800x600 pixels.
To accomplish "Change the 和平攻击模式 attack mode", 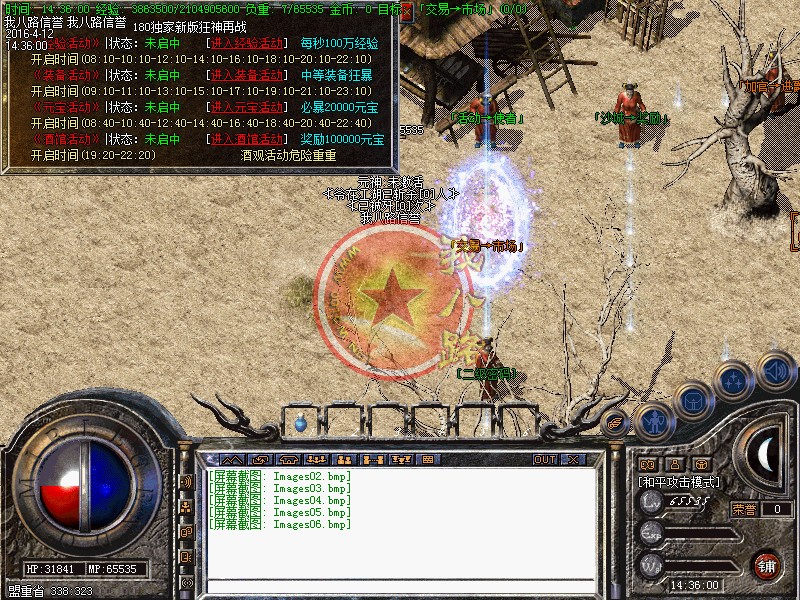I will 679,482.
